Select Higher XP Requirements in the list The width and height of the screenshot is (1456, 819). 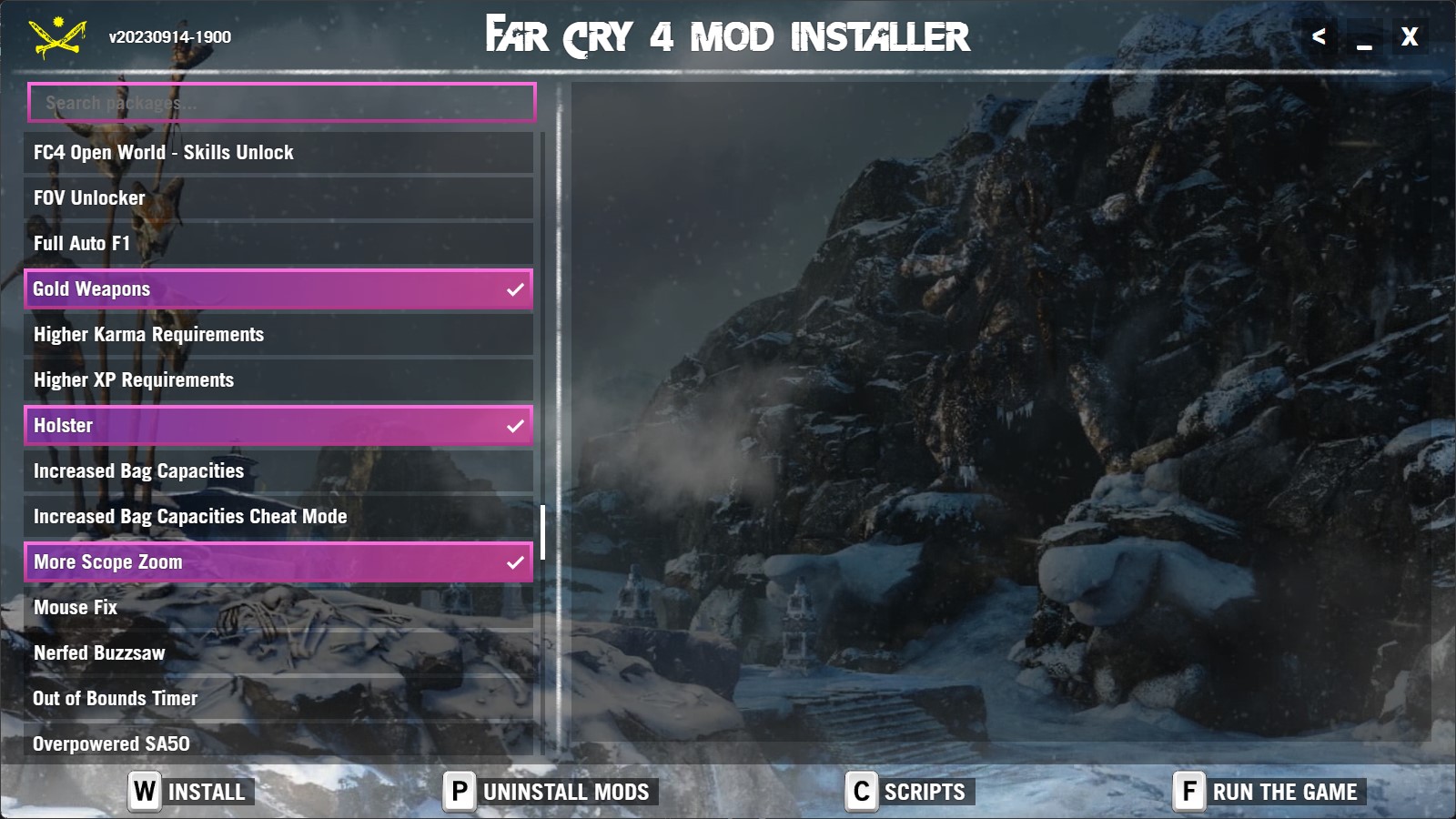coord(278,380)
